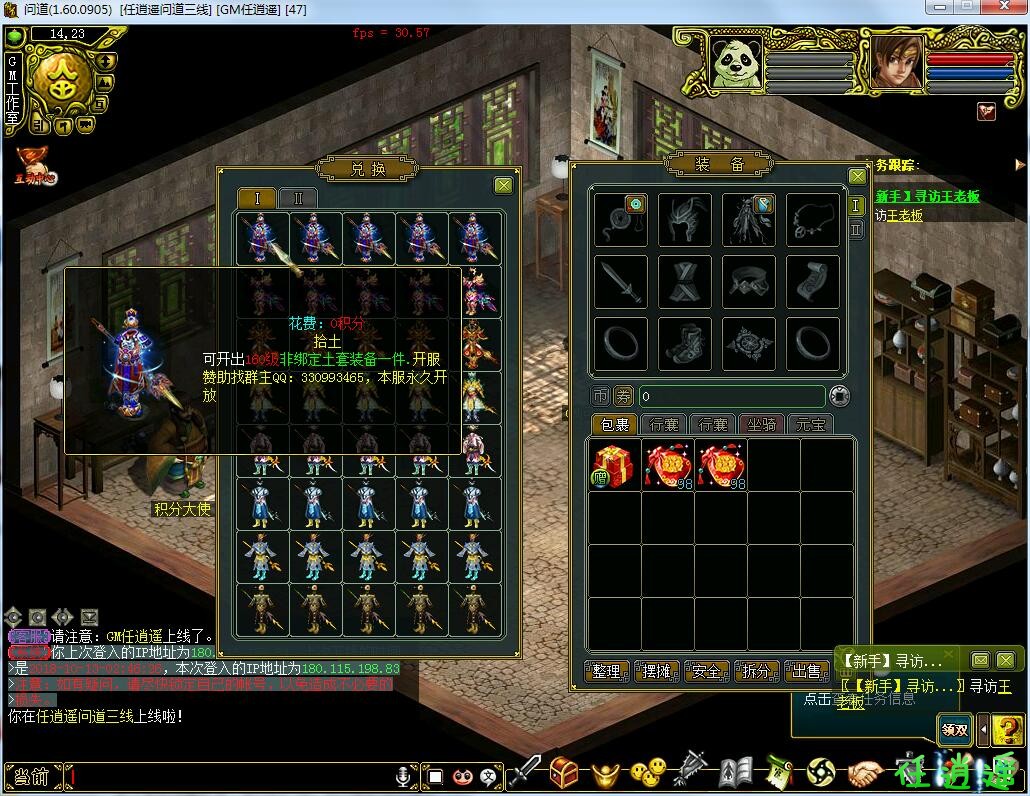Close the game window via title bar
The height and width of the screenshot is (796, 1030).
click(x=1003, y=7)
